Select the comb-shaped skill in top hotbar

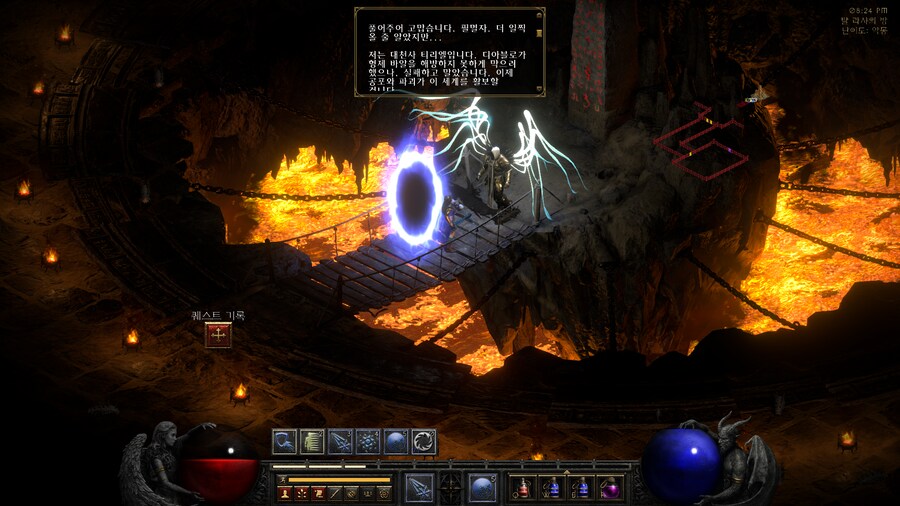click(313, 441)
